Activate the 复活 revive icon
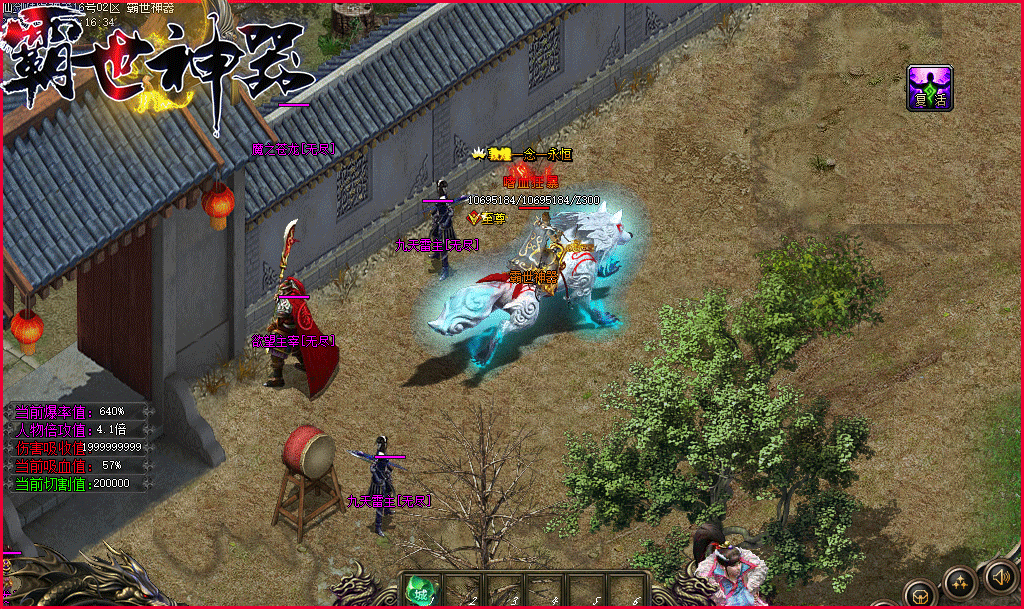 (x=929, y=87)
